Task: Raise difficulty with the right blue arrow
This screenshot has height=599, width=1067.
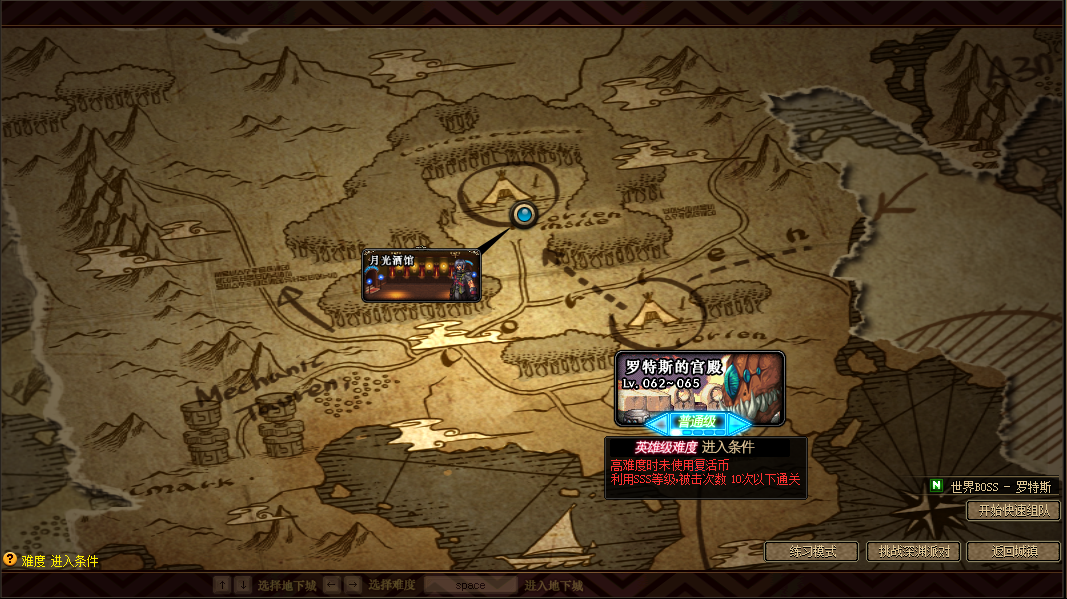Action: 740,423
